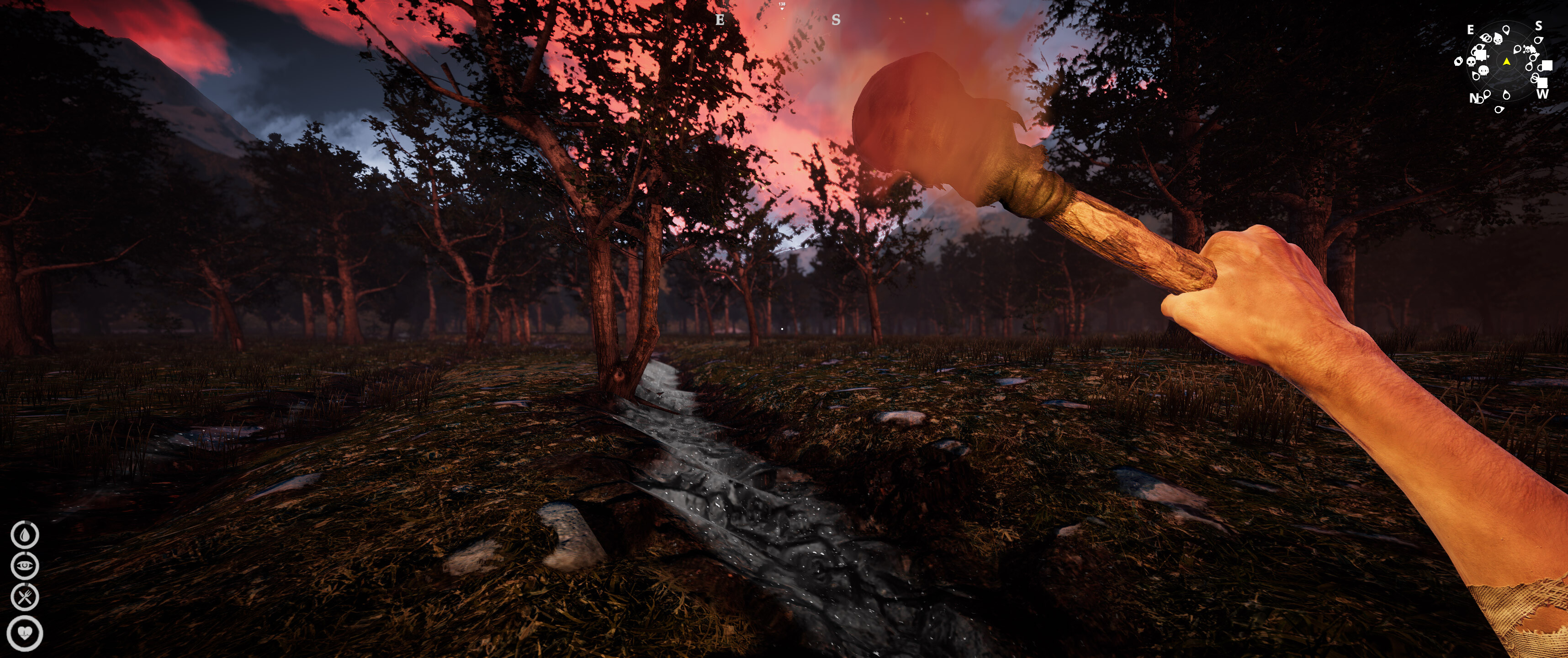Click the E label on the minimap compass
The height and width of the screenshot is (658, 1568).
tap(1471, 30)
